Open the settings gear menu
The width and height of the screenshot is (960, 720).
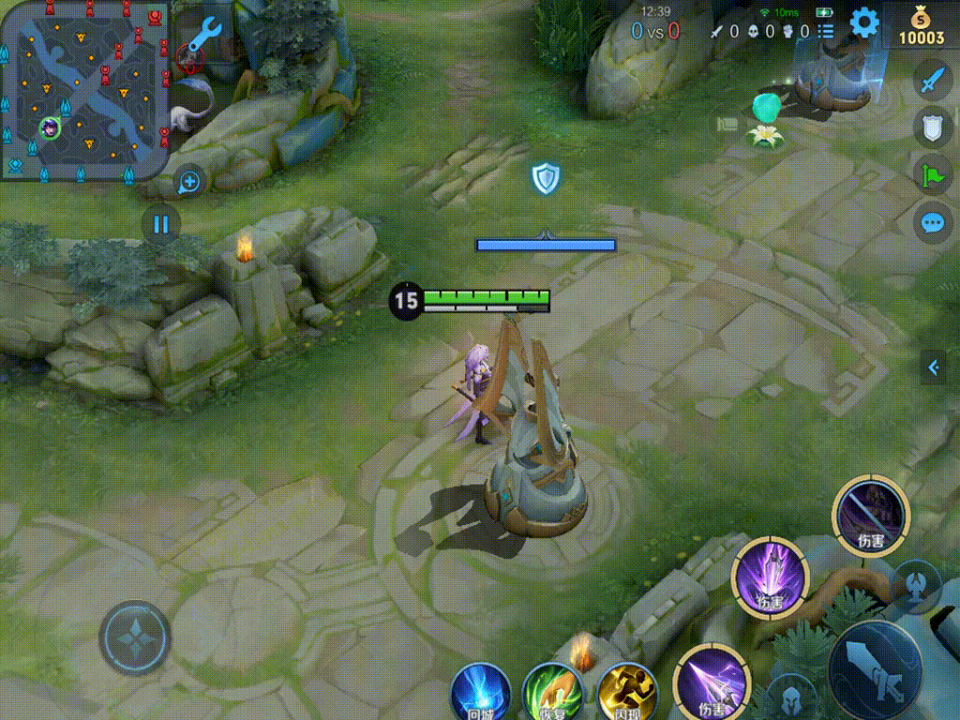(x=864, y=22)
